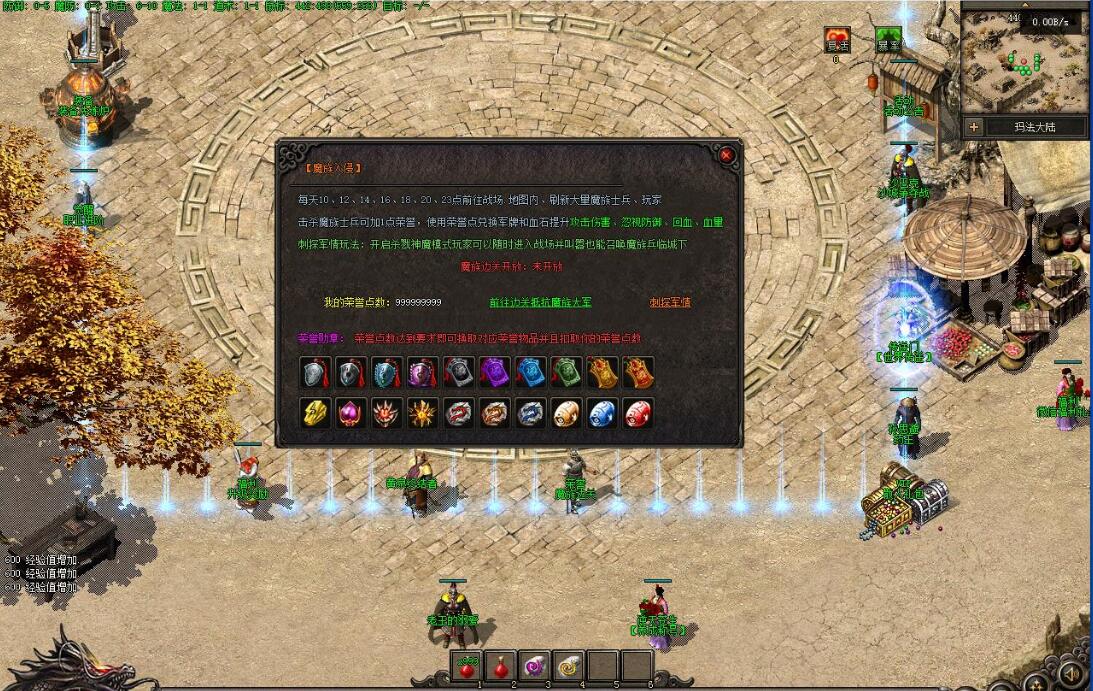This screenshot has width=1093, height=691.
Task: Use the yellow swirl scroll in the hotbar
Action: tap(569, 665)
